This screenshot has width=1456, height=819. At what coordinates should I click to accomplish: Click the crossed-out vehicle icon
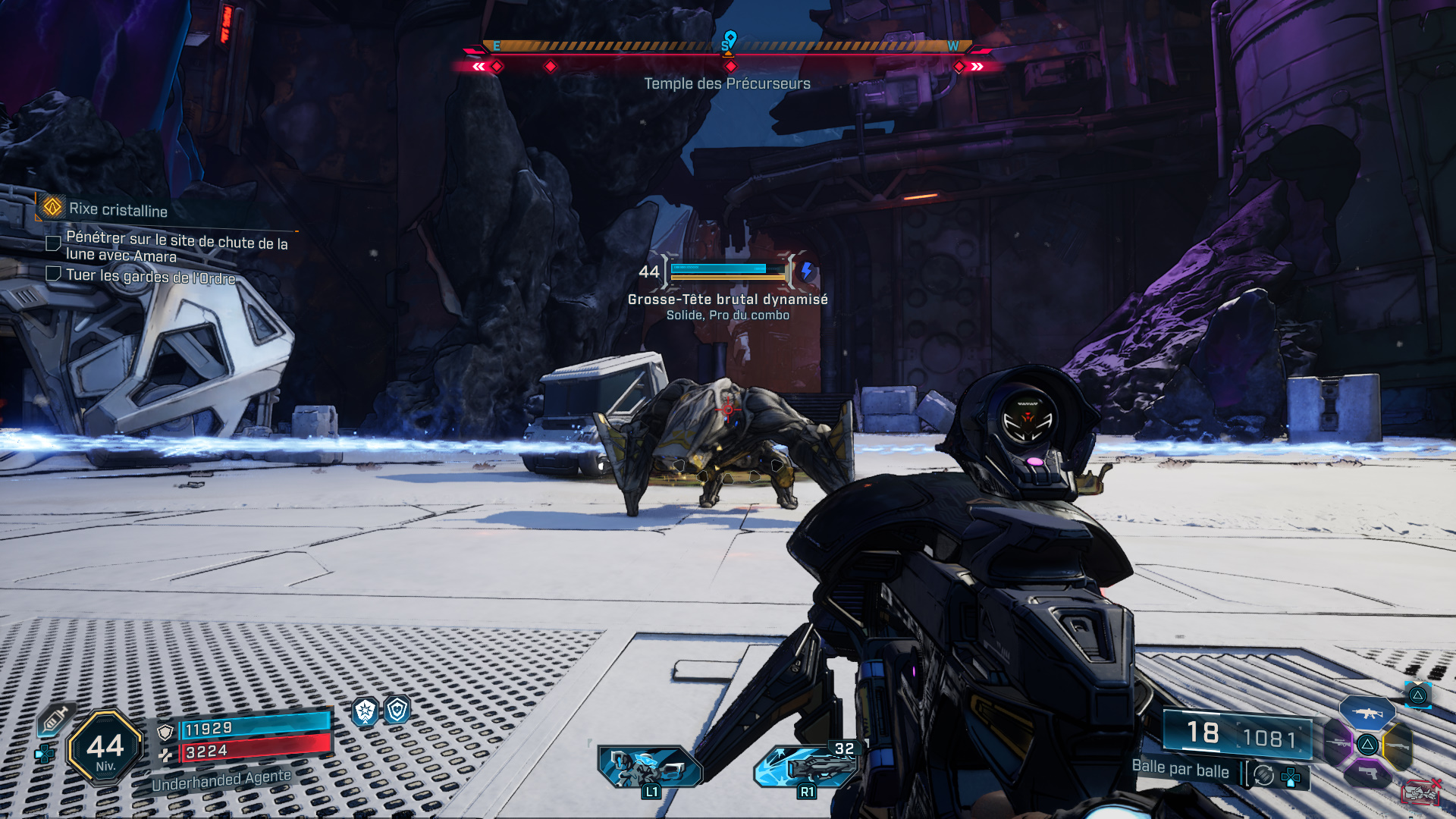click(1420, 792)
